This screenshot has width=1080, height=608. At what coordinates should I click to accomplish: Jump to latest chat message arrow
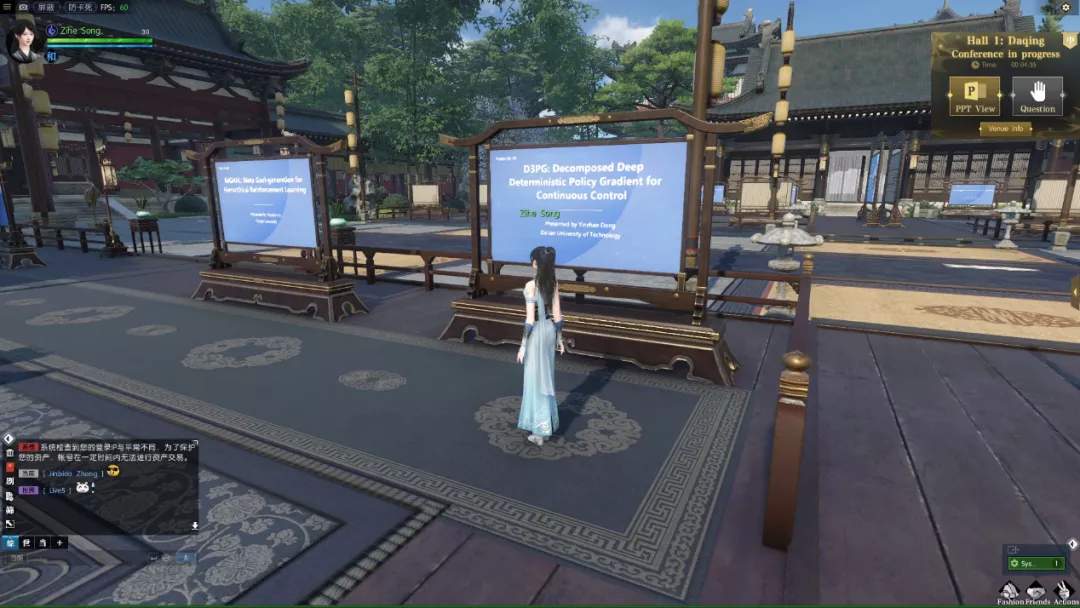[x=194, y=525]
